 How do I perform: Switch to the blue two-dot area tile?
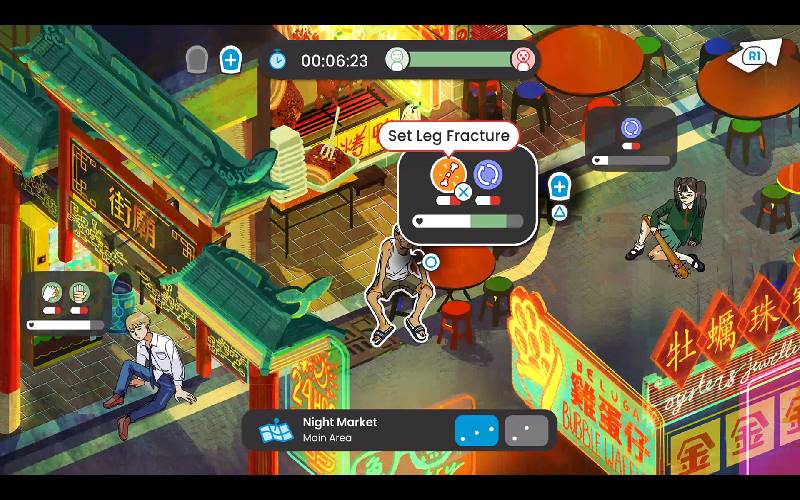click(x=476, y=430)
